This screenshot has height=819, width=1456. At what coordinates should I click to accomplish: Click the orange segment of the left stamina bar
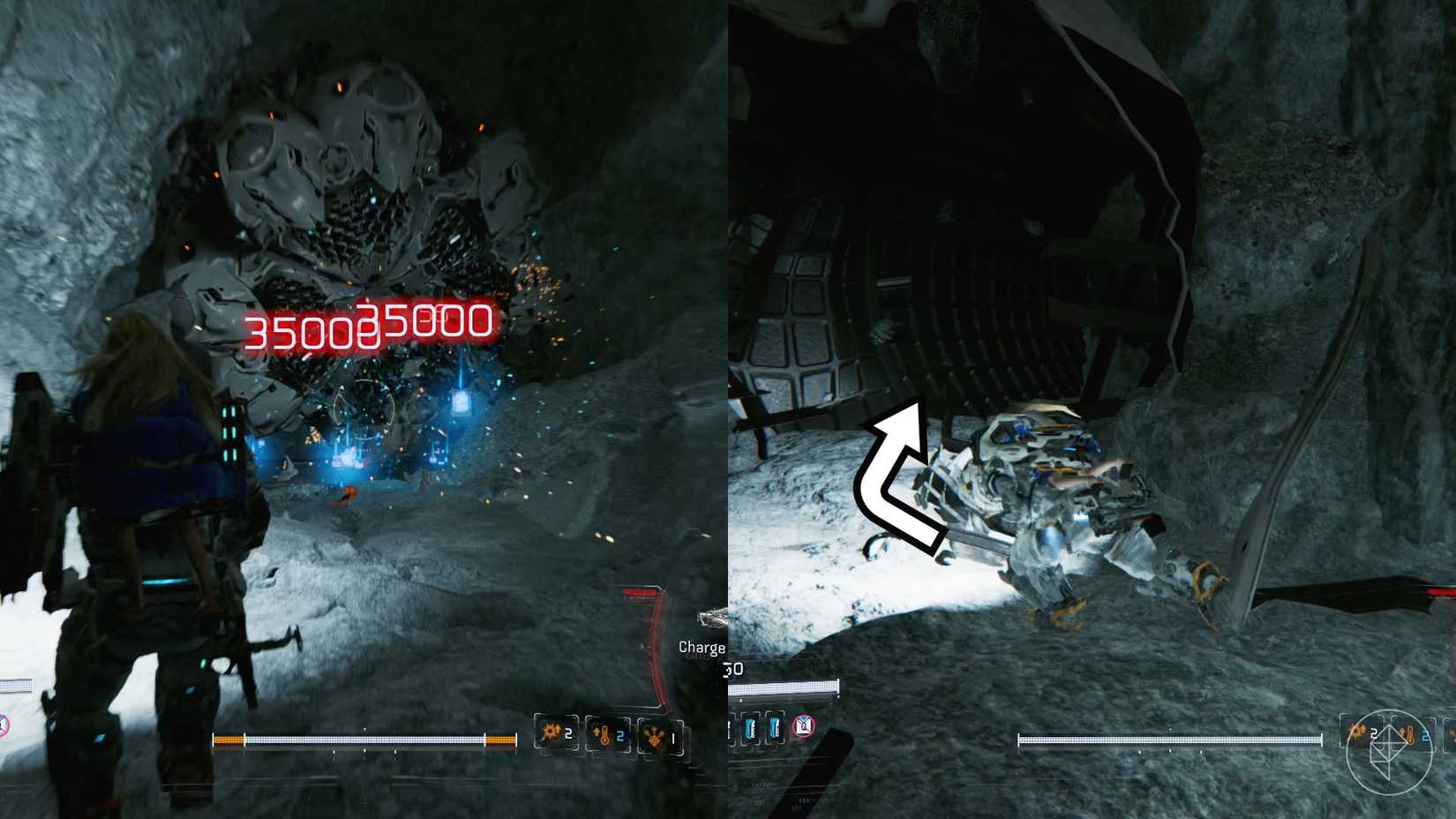click(228, 740)
